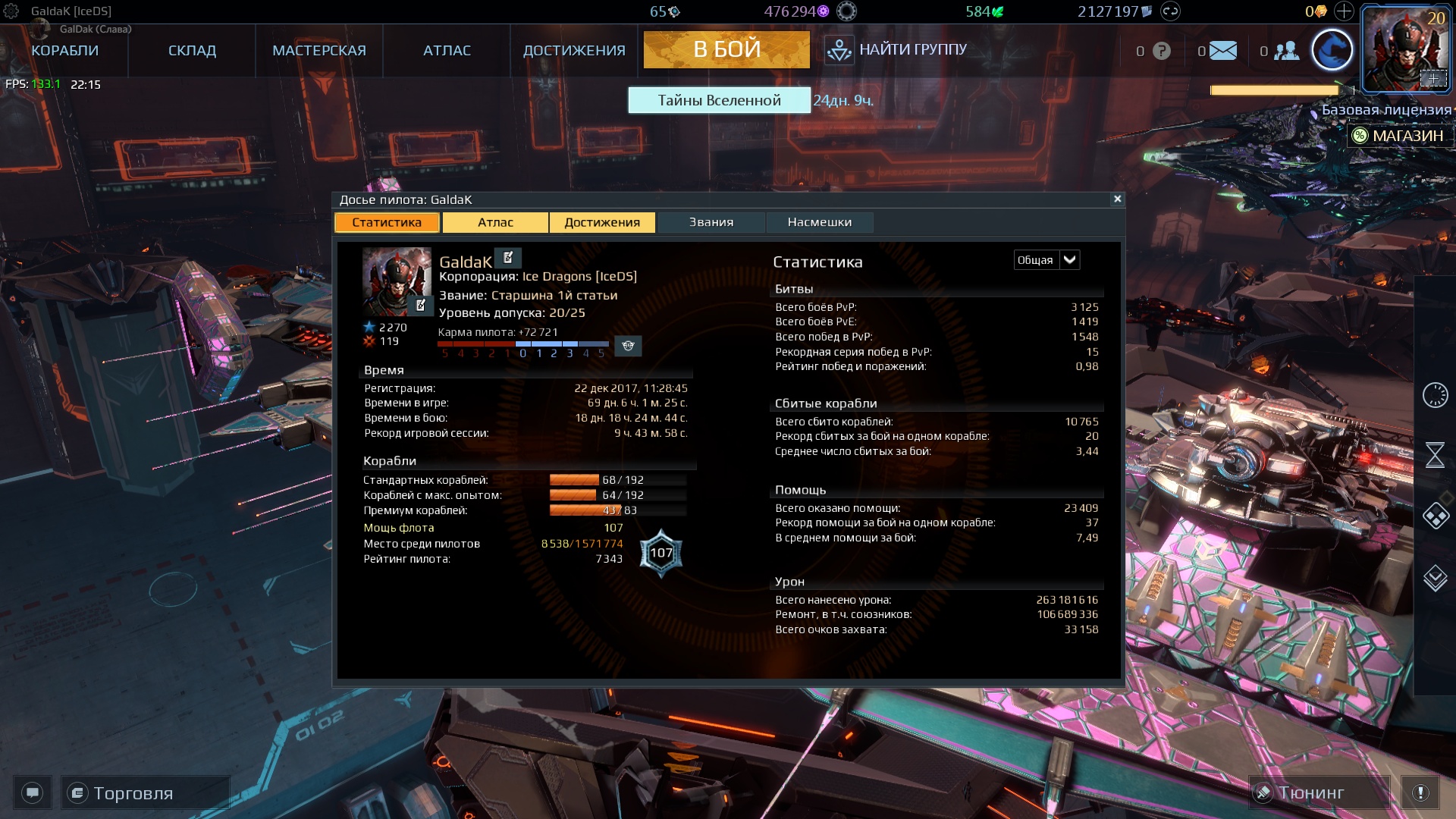Switch to the Звания tab
This screenshot has height=819, width=1456.
[x=711, y=222]
